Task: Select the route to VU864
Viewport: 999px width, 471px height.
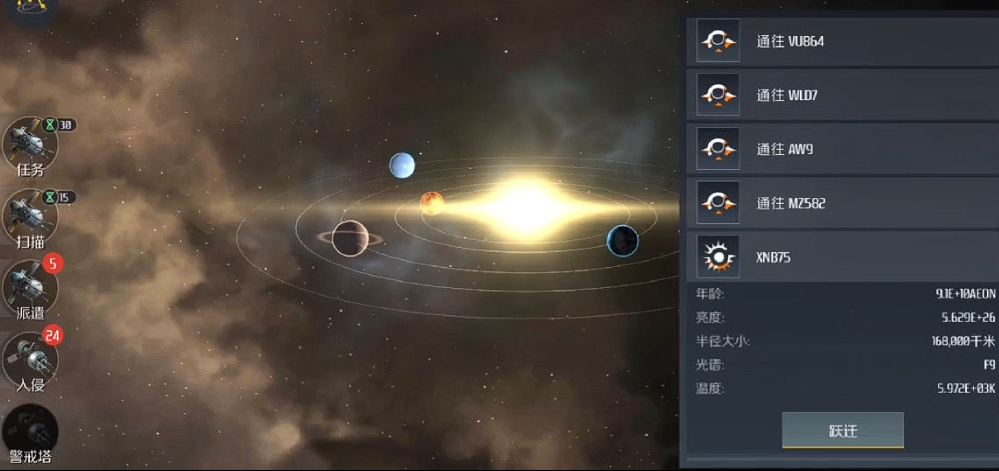Action: (x=840, y=42)
